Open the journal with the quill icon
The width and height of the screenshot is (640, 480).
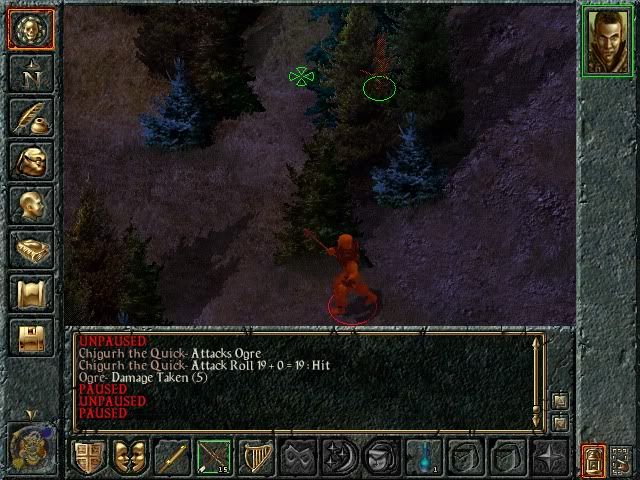click(x=30, y=117)
